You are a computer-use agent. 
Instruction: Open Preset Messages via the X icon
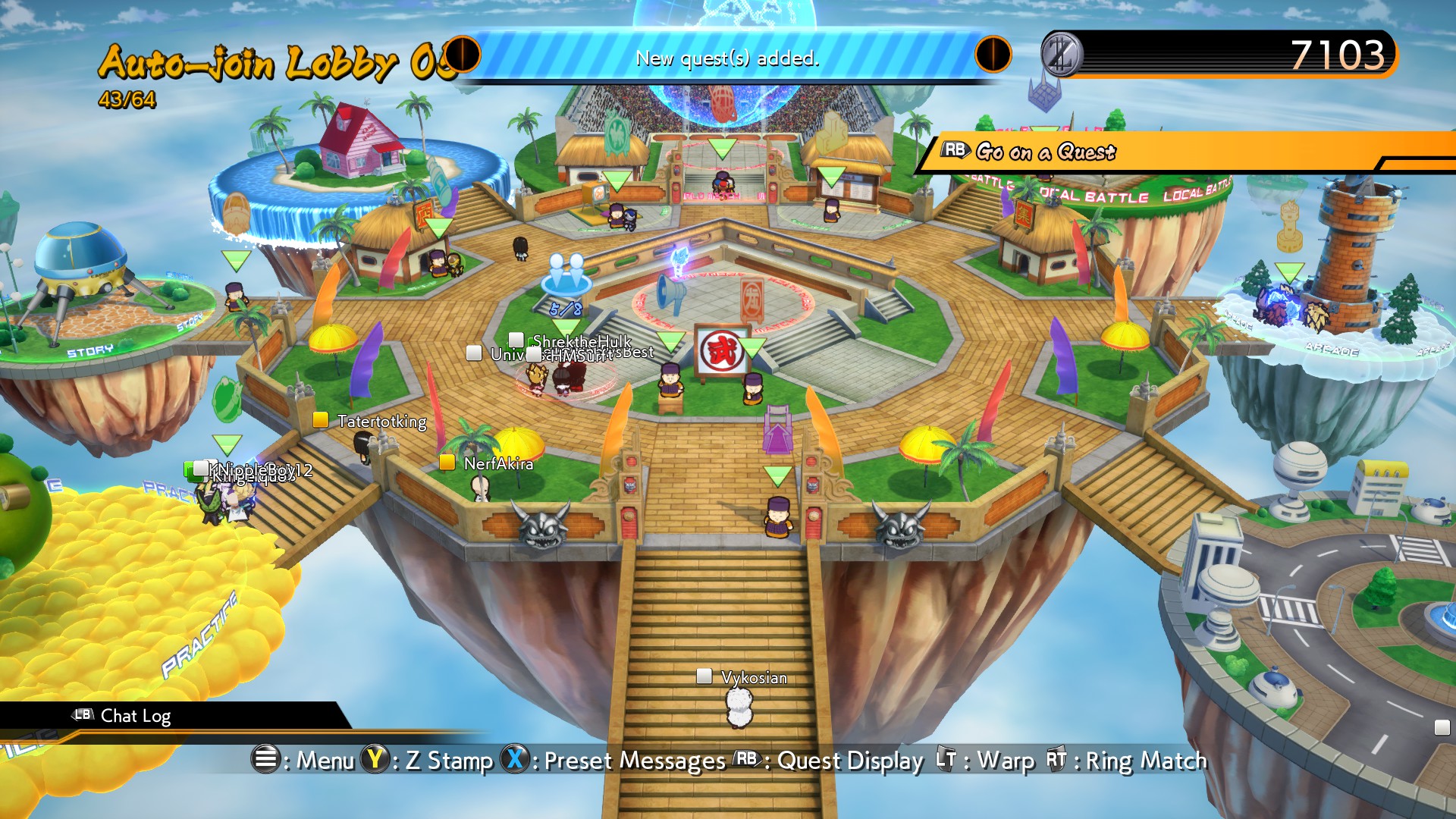pyautogui.click(x=515, y=760)
